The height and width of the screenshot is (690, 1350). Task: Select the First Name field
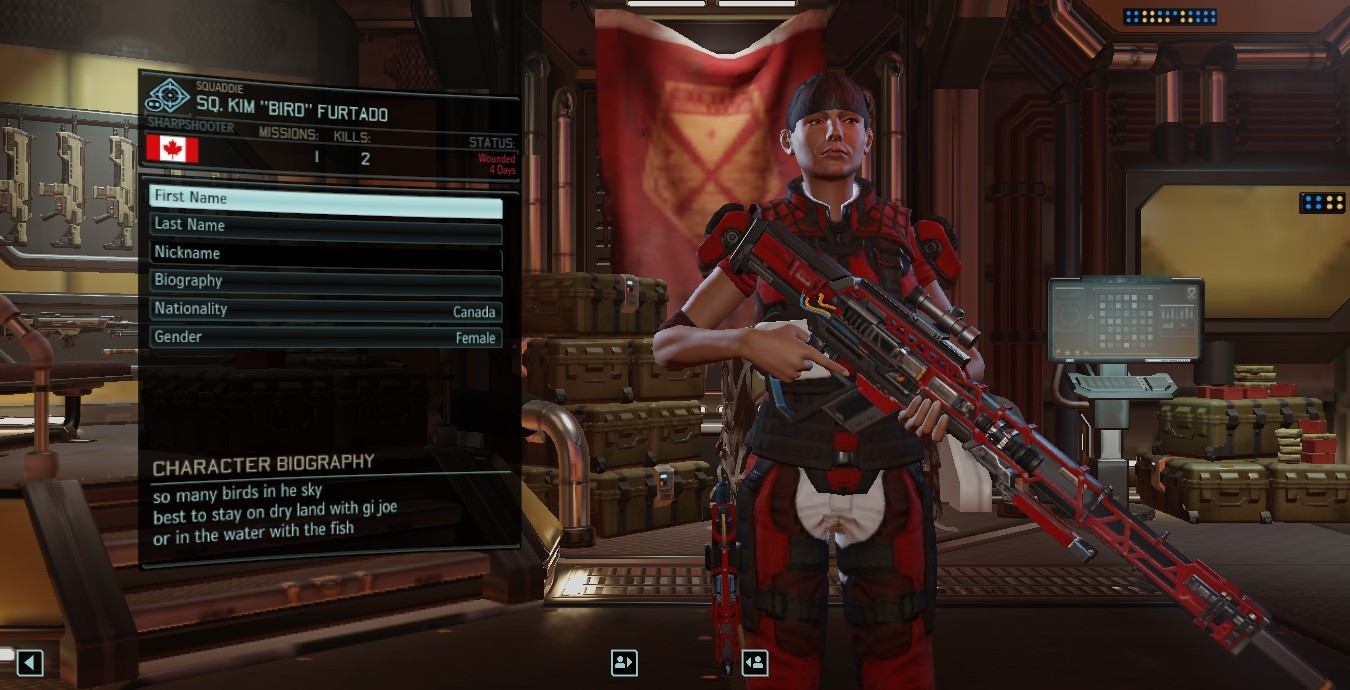325,198
